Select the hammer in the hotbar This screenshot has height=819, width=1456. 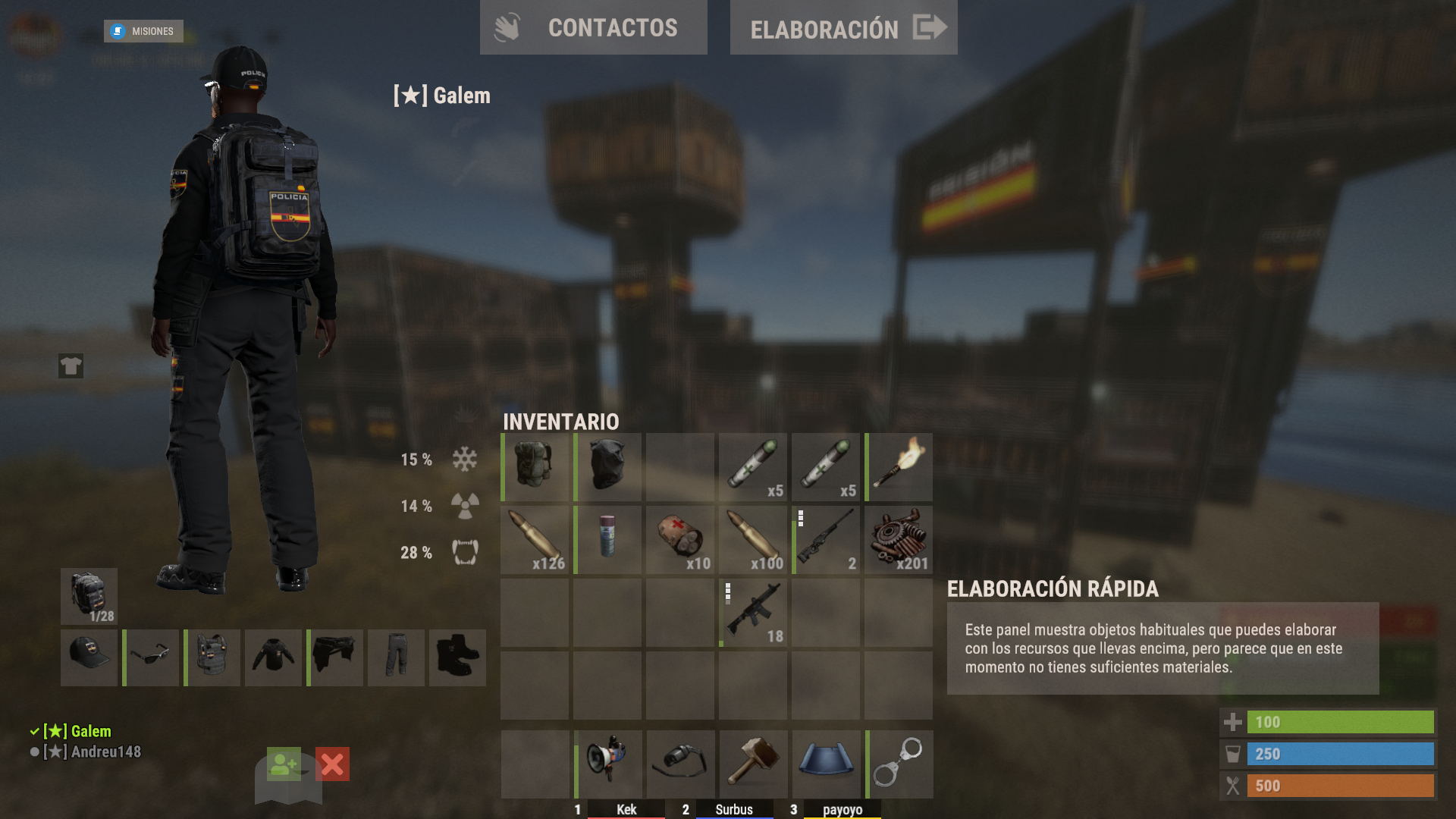(x=752, y=764)
